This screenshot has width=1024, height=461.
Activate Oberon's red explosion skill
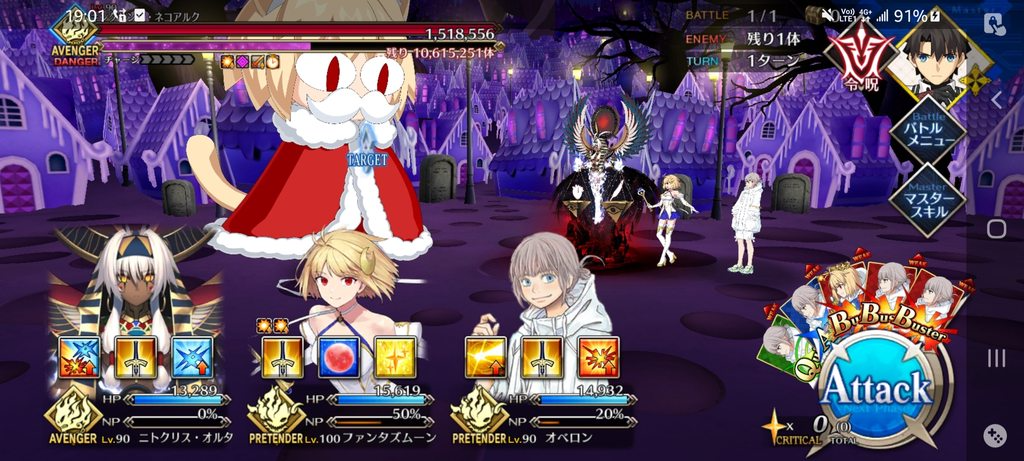click(598, 357)
